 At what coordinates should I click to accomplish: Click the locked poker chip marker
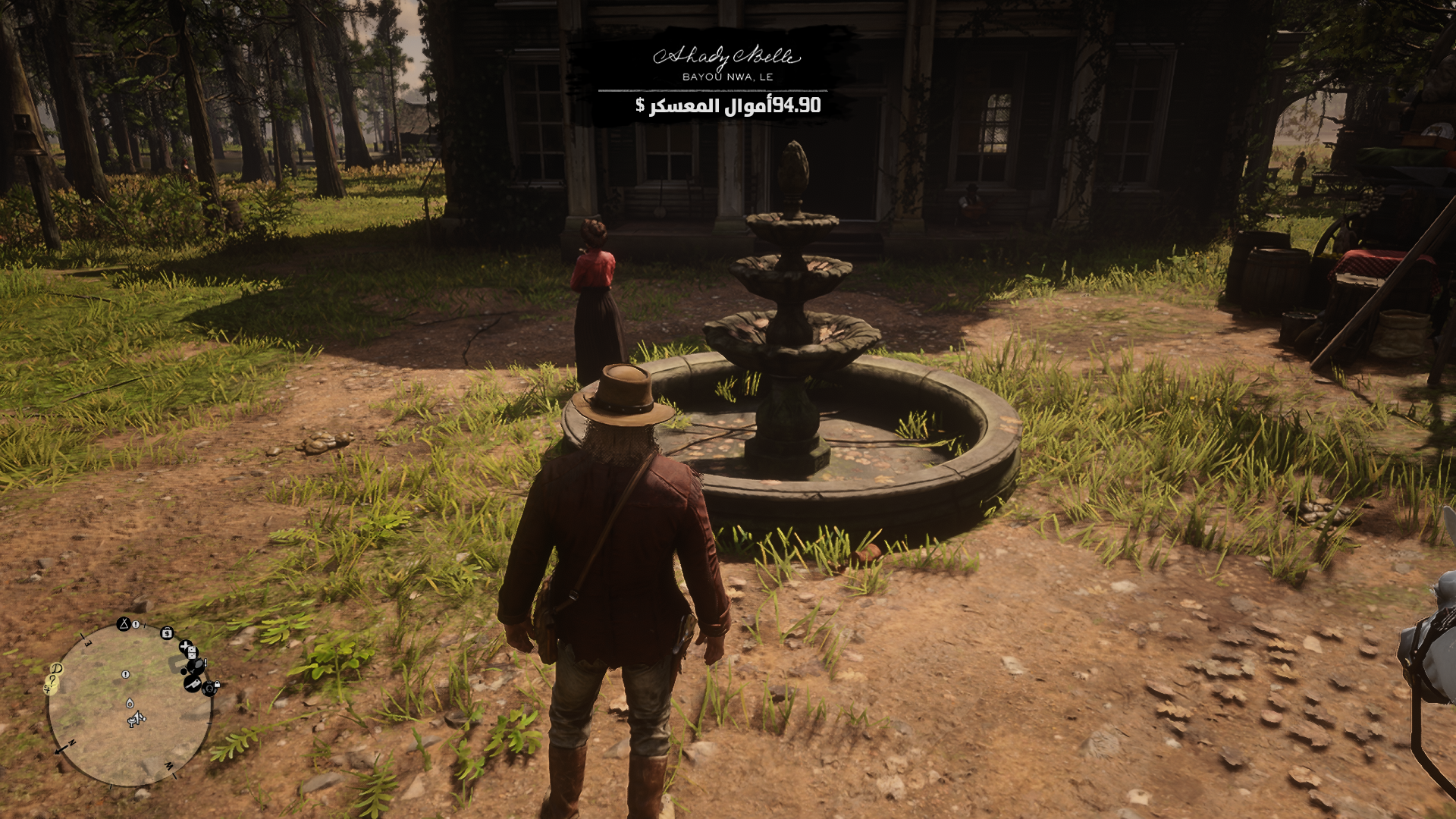point(211,689)
